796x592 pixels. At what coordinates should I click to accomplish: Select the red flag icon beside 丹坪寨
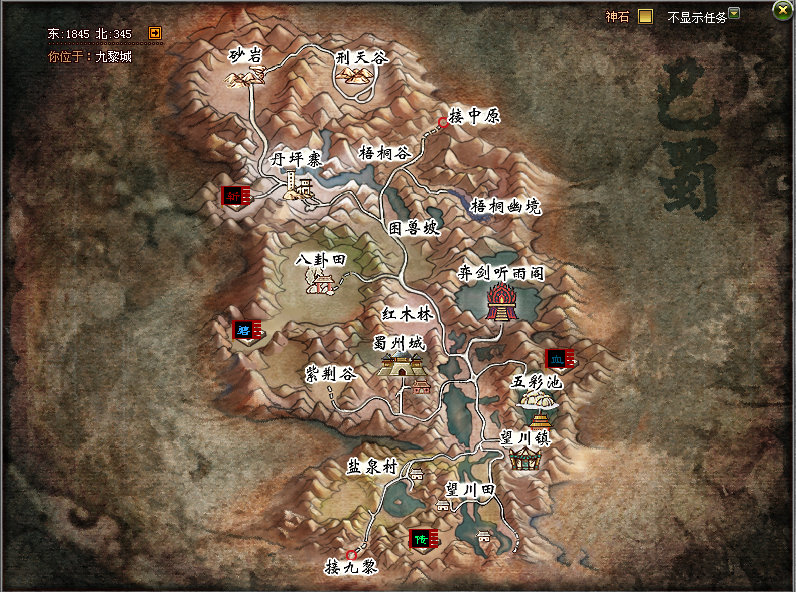(x=236, y=195)
